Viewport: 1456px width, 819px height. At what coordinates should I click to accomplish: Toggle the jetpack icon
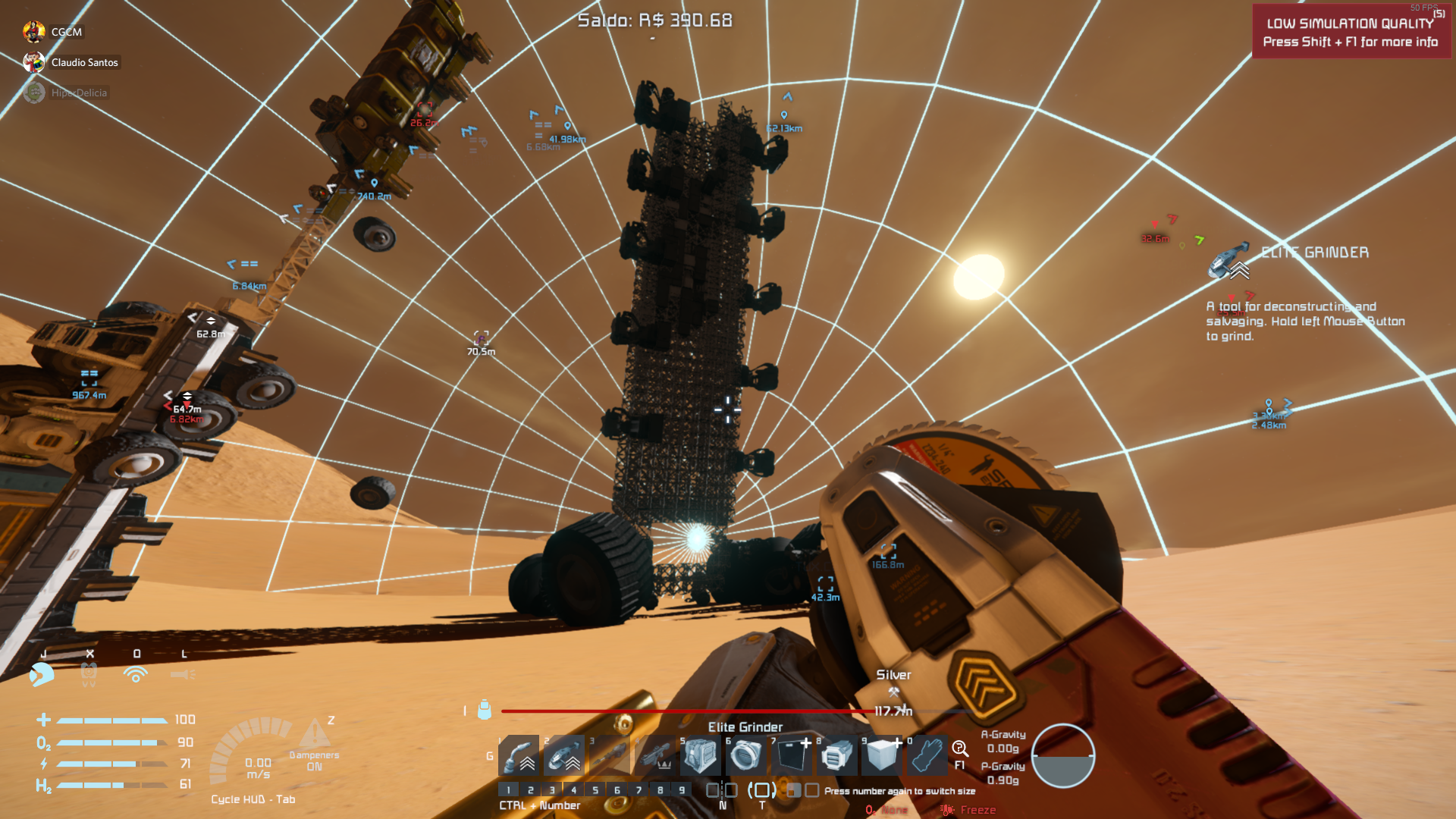point(89,674)
